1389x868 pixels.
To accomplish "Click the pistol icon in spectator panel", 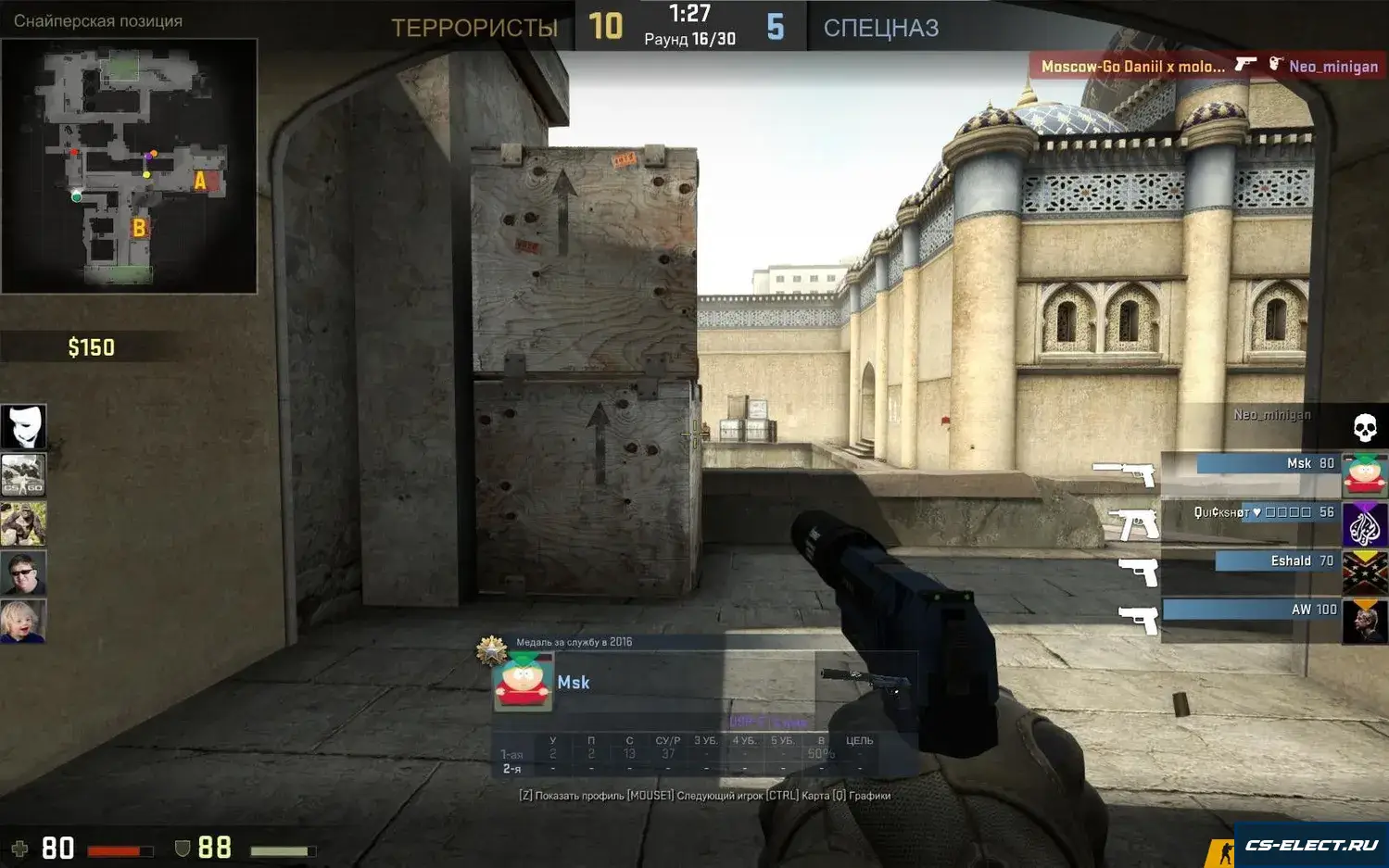I will 865,679.
